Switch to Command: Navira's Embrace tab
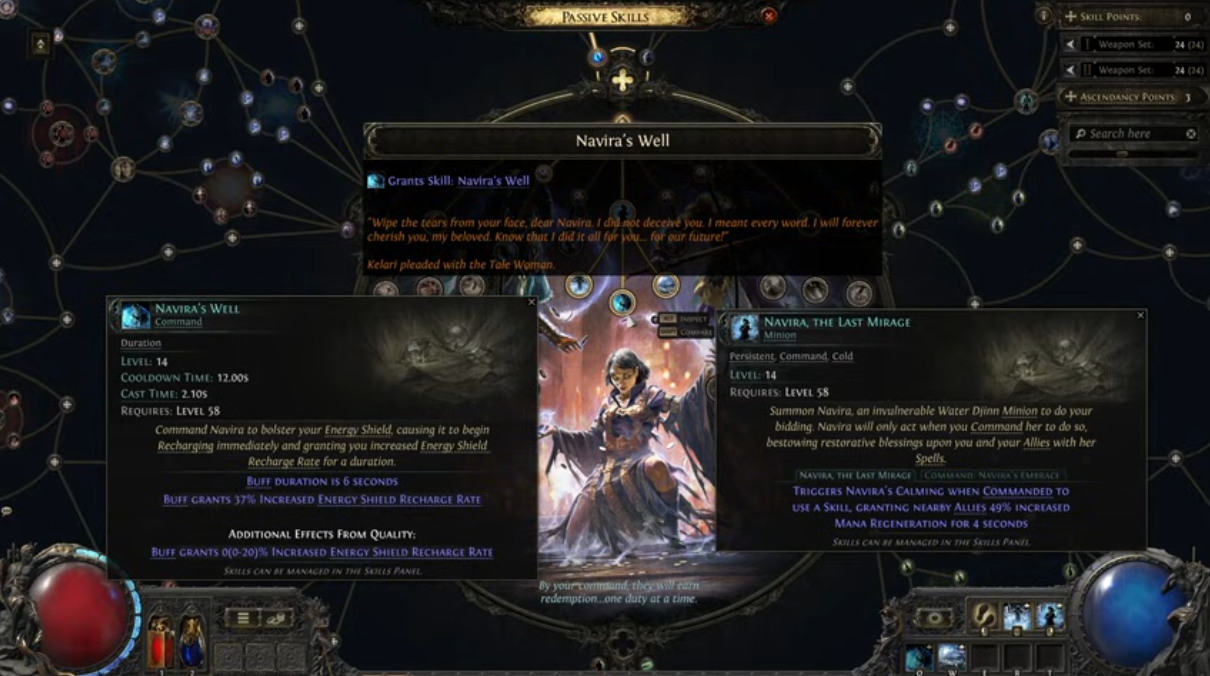The height and width of the screenshot is (676, 1210). pos(993,475)
